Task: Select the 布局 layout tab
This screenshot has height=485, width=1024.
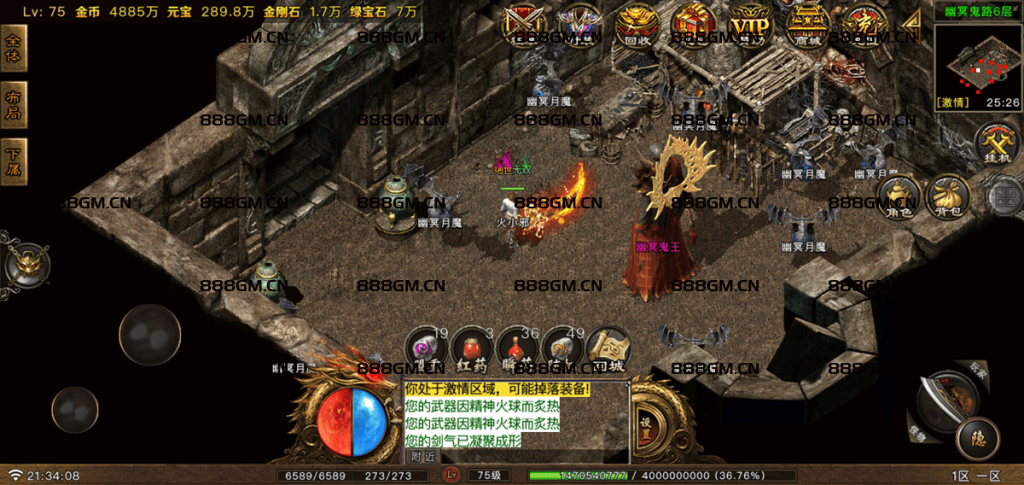Action: 14,104
